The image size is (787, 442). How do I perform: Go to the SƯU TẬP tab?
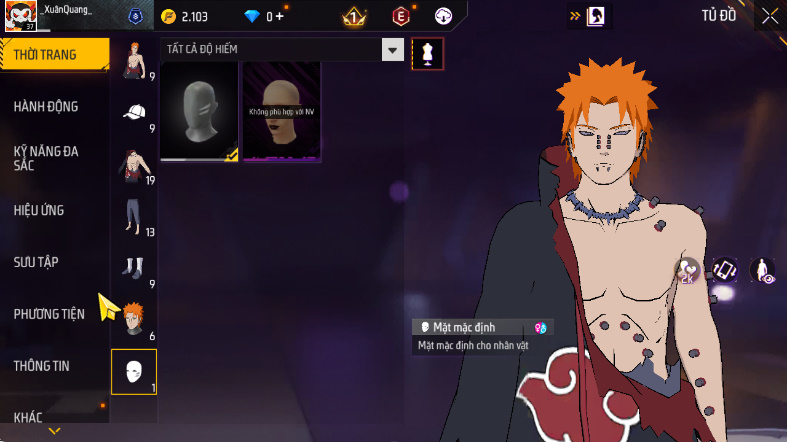(36, 262)
